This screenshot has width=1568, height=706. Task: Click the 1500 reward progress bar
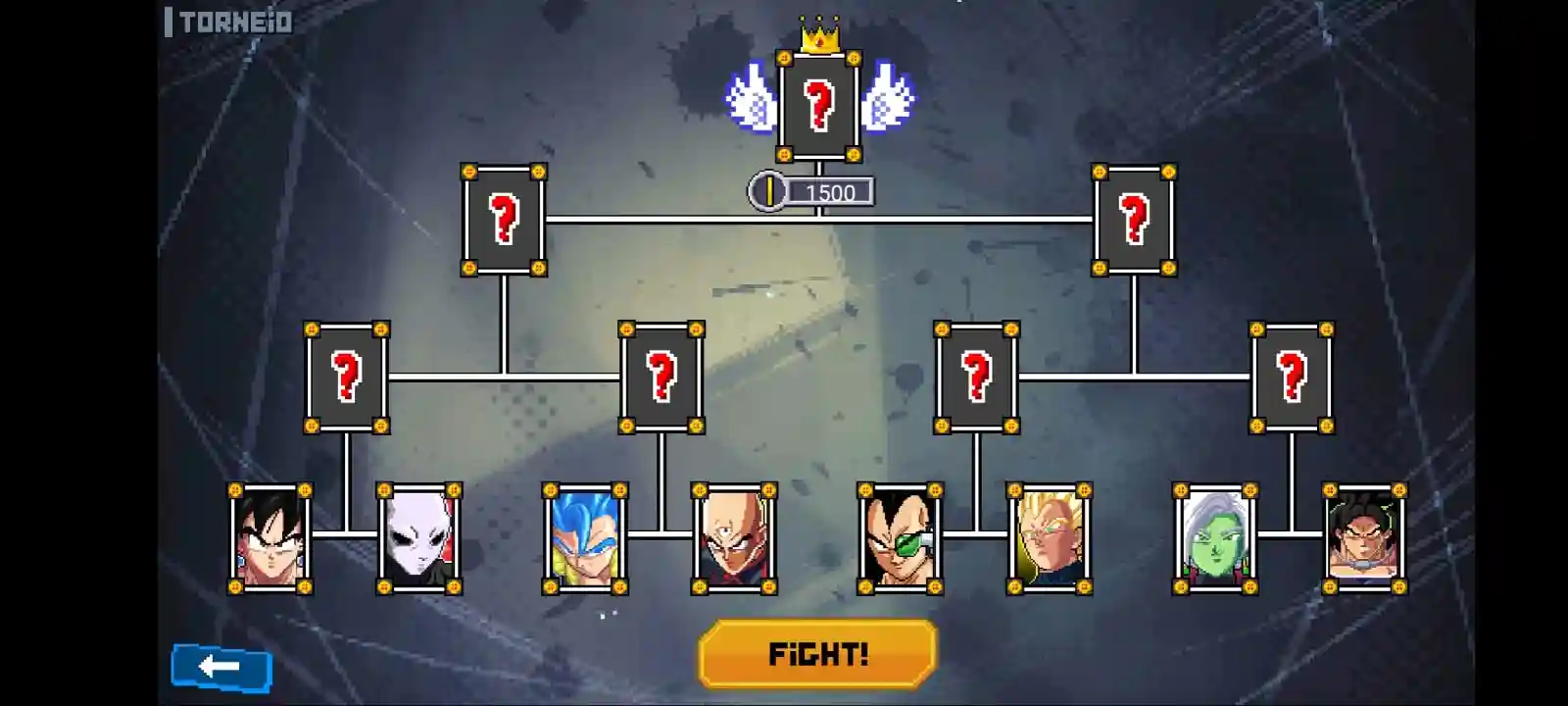(x=829, y=192)
